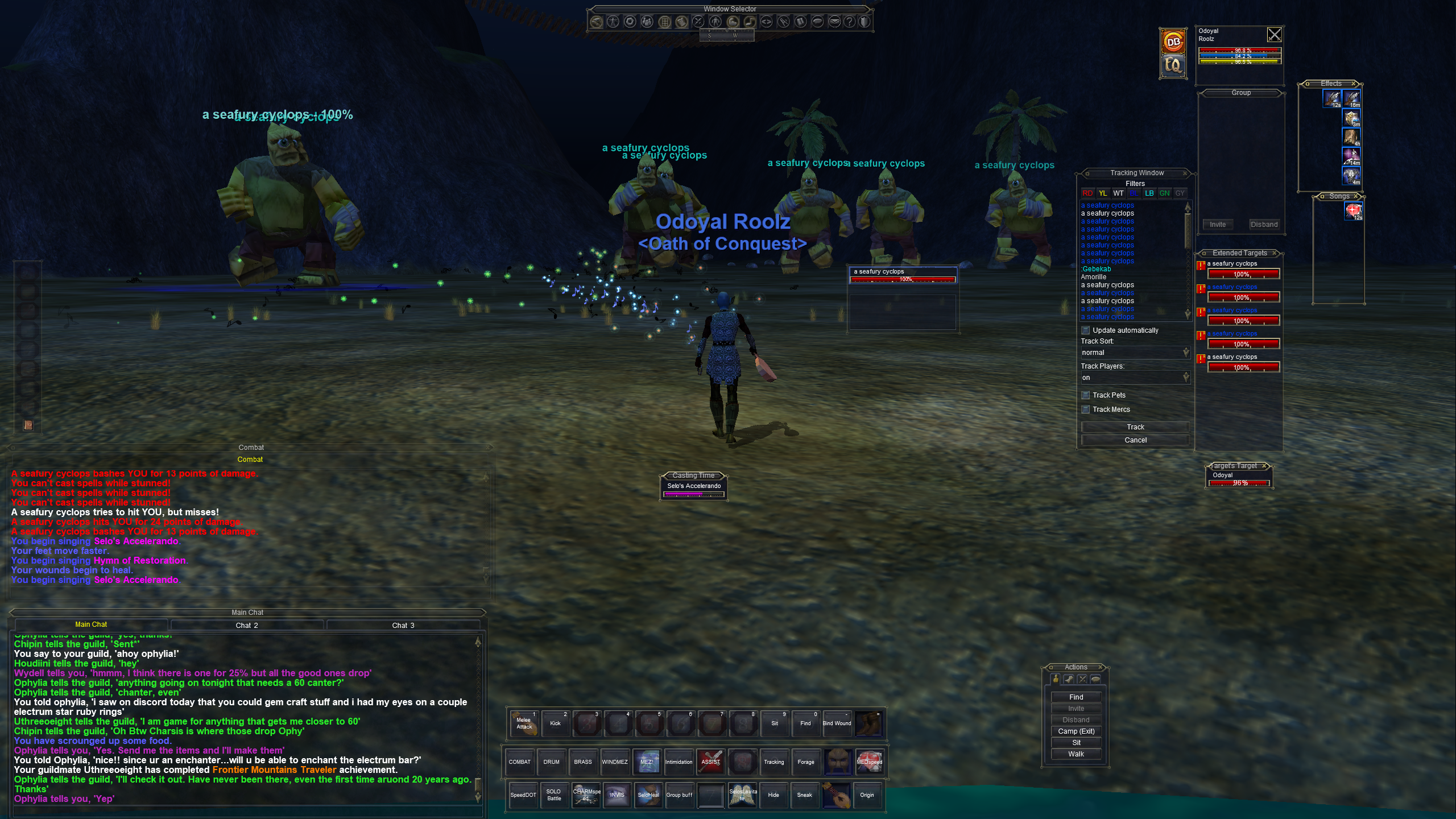
Task: Toggle the Update automatically checkbox
Action: [x=1085, y=330]
